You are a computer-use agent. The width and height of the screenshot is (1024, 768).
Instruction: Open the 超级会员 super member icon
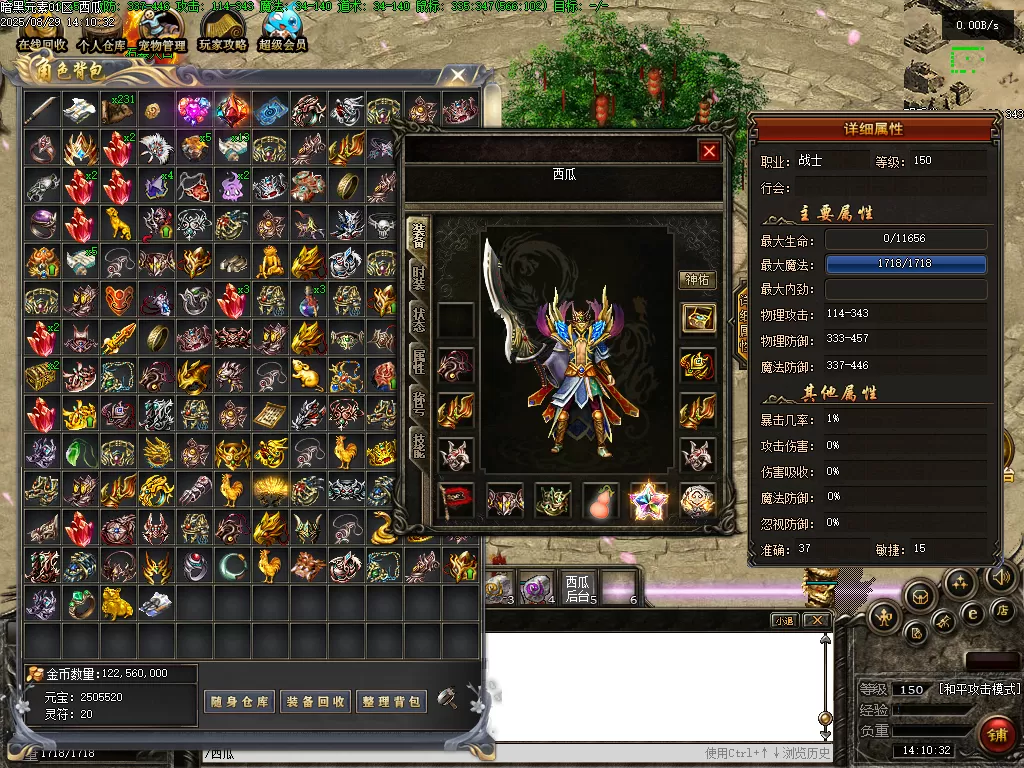click(283, 30)
